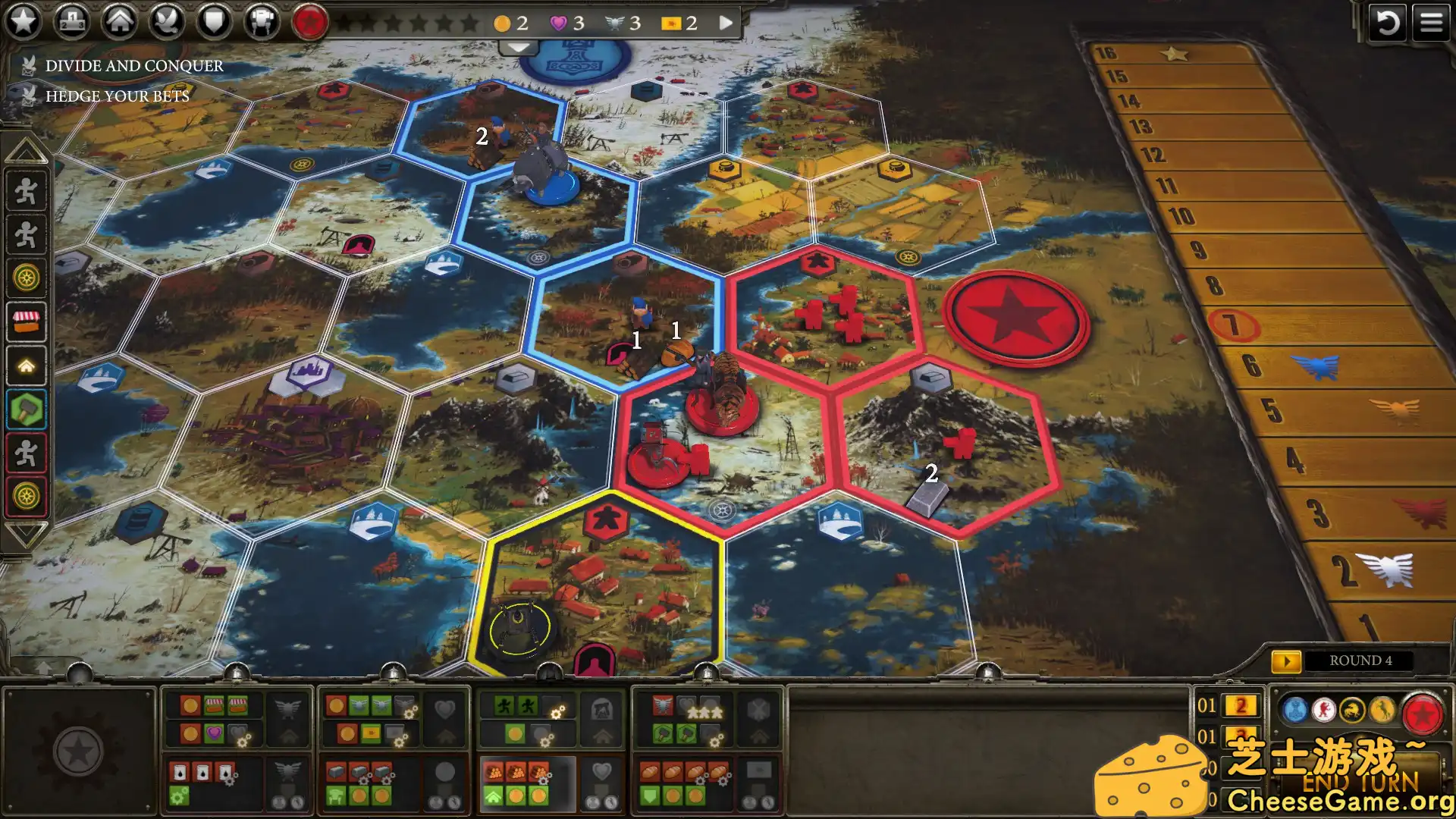1456x819 pixels.
Task: Toggle the white bear faction indicator
Action: [x=1324, y=710]
